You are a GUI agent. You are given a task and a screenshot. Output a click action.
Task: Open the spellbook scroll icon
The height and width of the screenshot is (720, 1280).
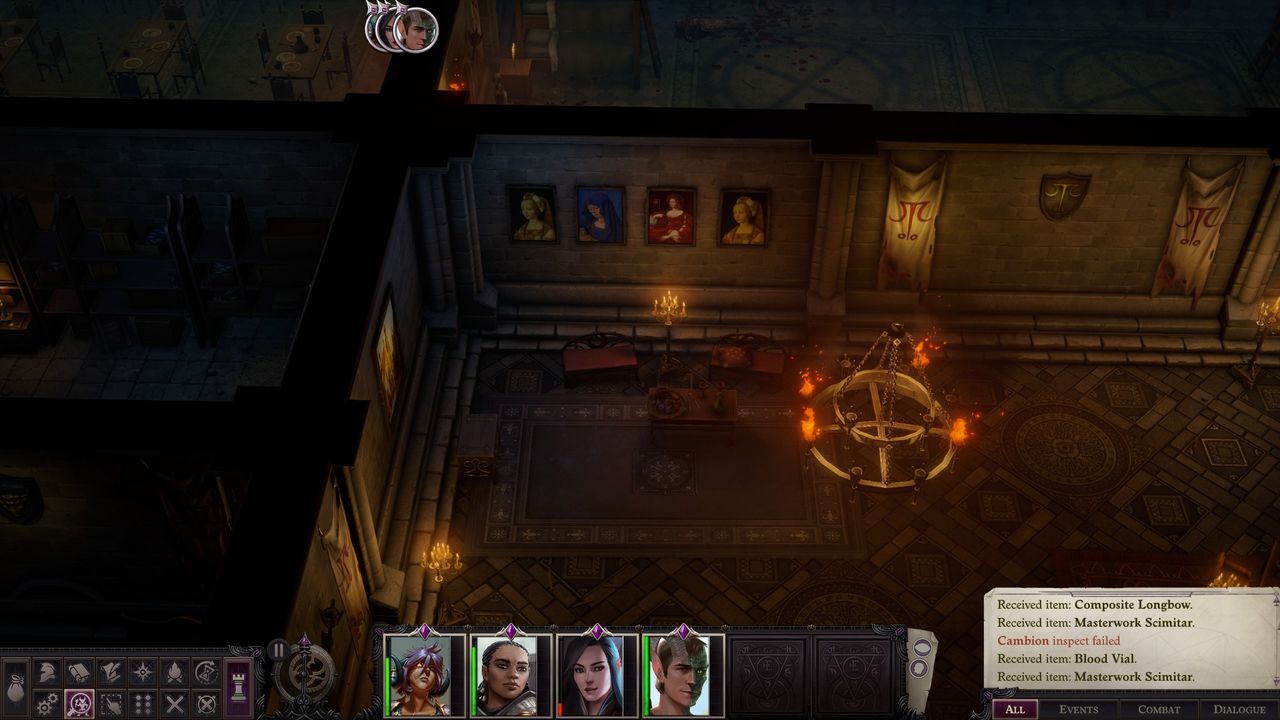[x=79, y=672]
